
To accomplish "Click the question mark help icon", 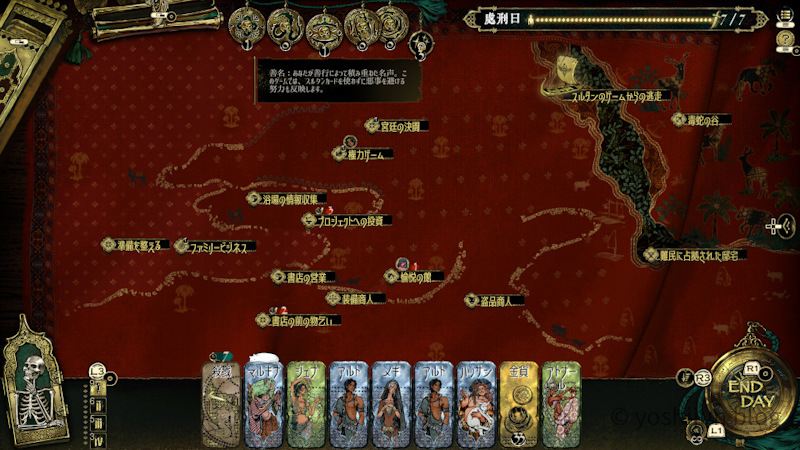I will point(784,39).
